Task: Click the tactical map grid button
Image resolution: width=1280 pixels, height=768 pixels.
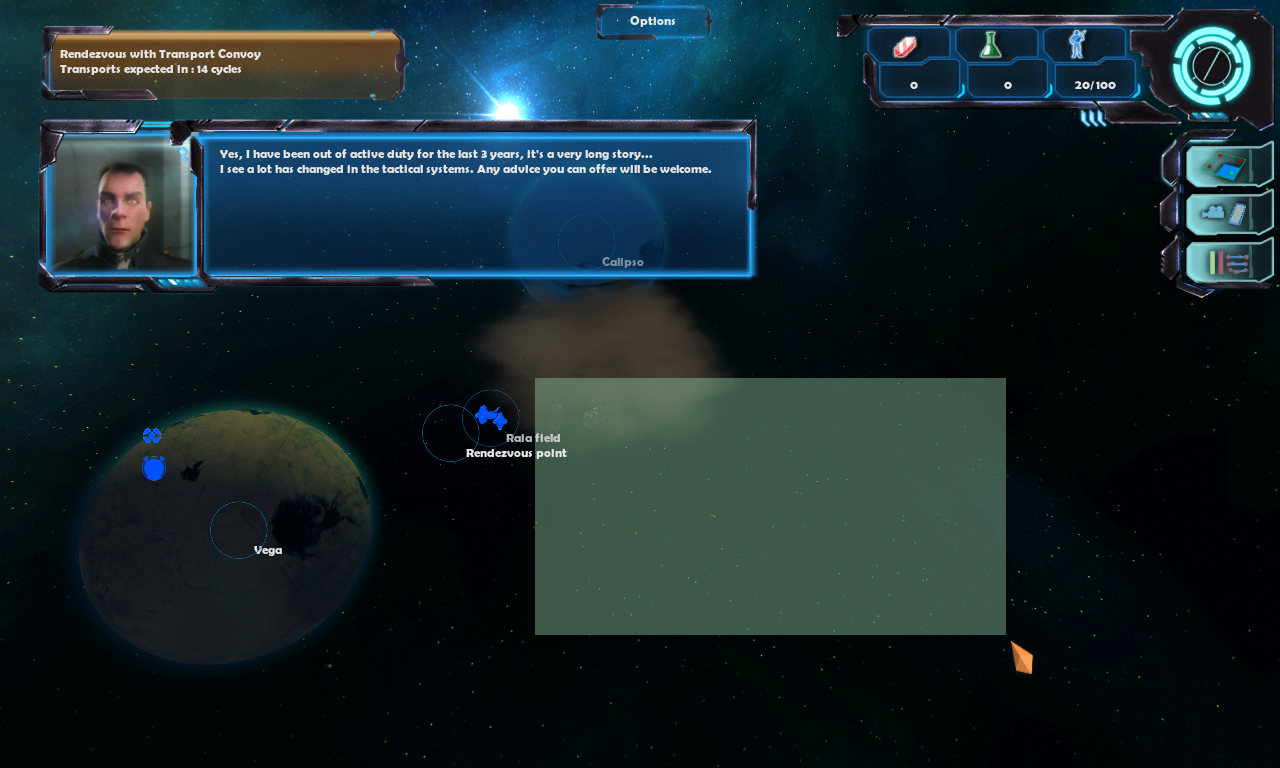Action: (x=1228, y=166)
